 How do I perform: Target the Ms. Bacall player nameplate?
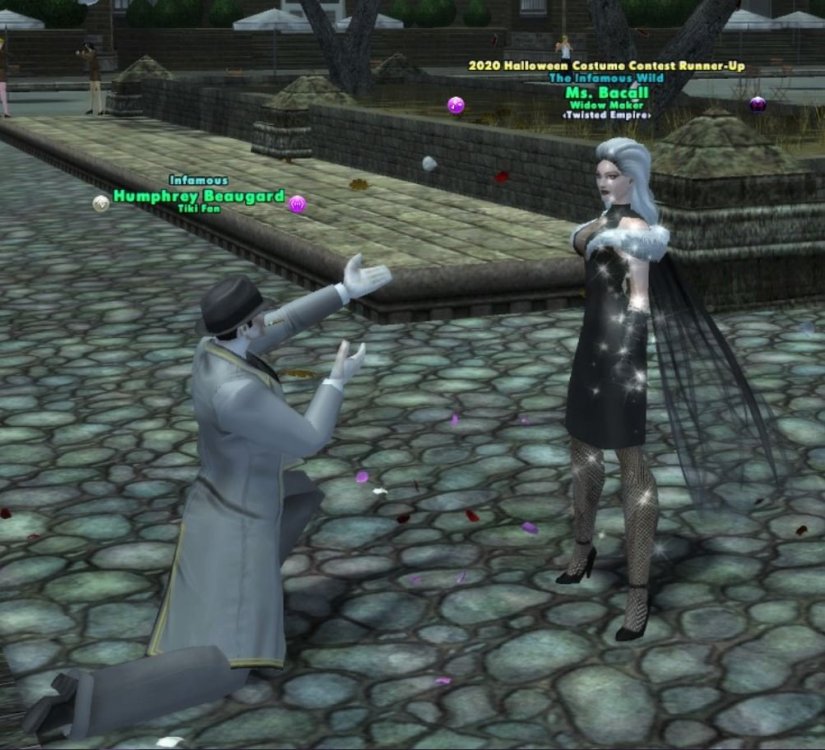(x=607, y=93)
